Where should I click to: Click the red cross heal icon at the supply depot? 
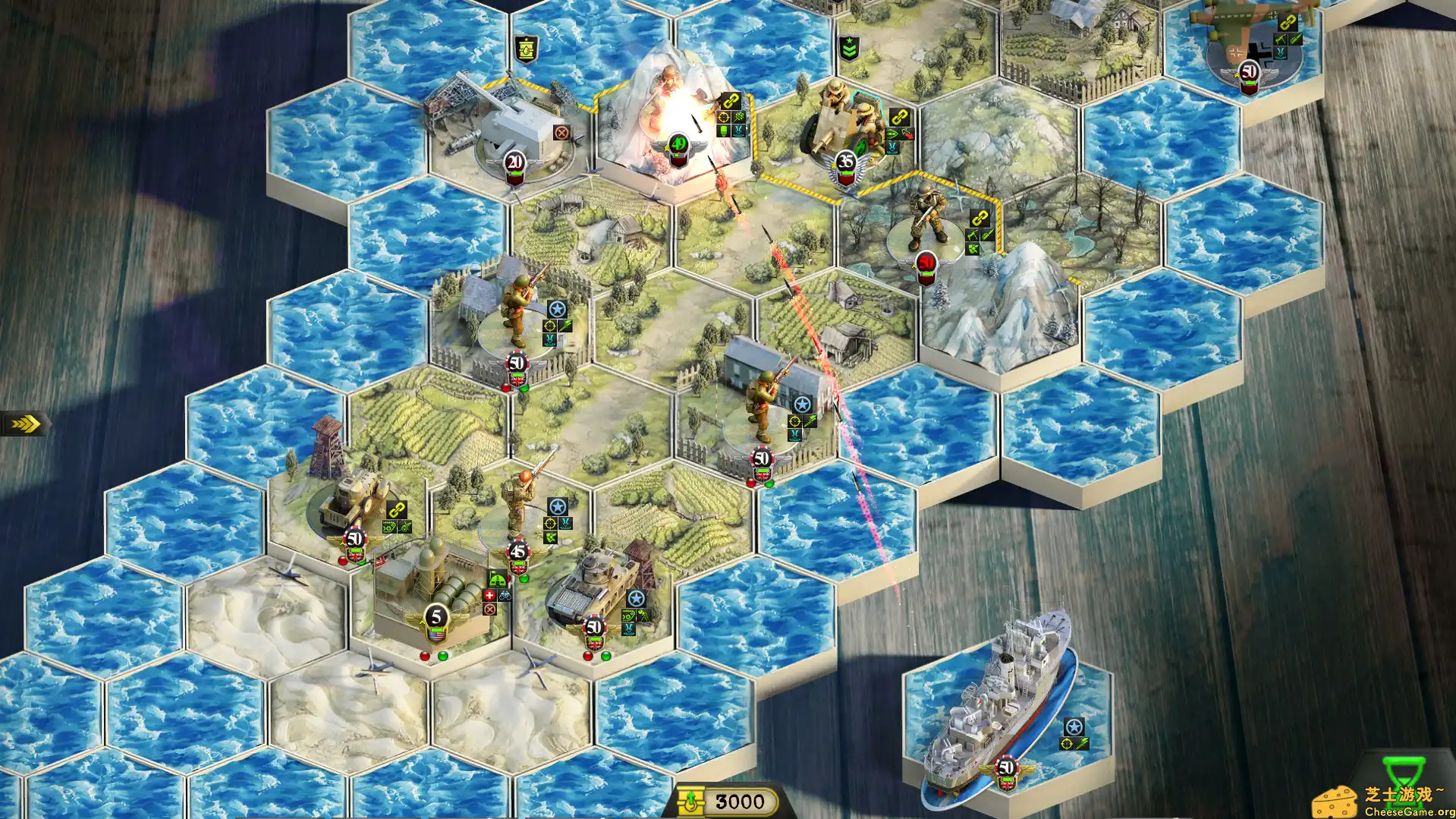[x=489, y=595]
